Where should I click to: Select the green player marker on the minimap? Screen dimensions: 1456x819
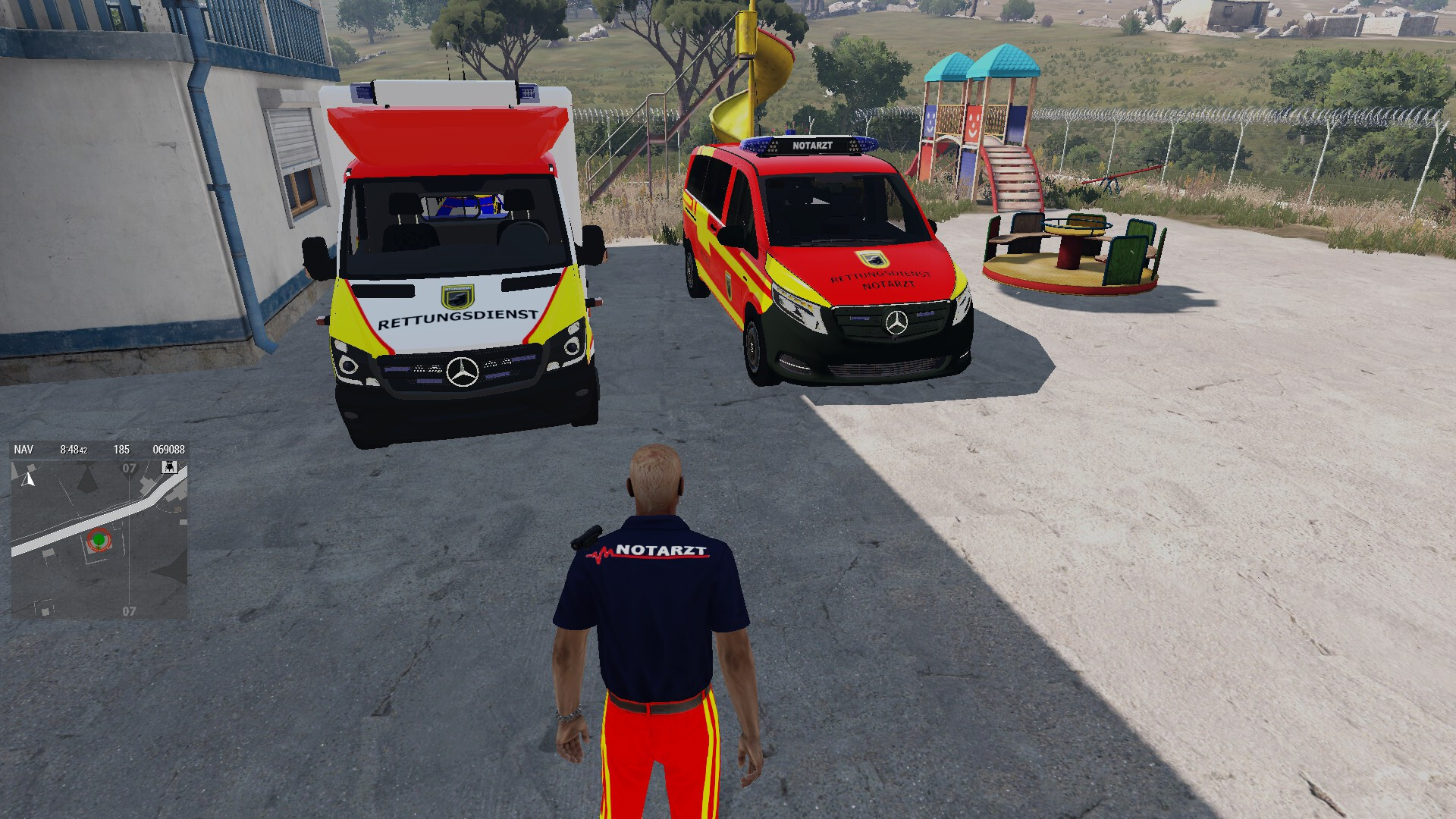pyautogui.click(x=98, y=539)
